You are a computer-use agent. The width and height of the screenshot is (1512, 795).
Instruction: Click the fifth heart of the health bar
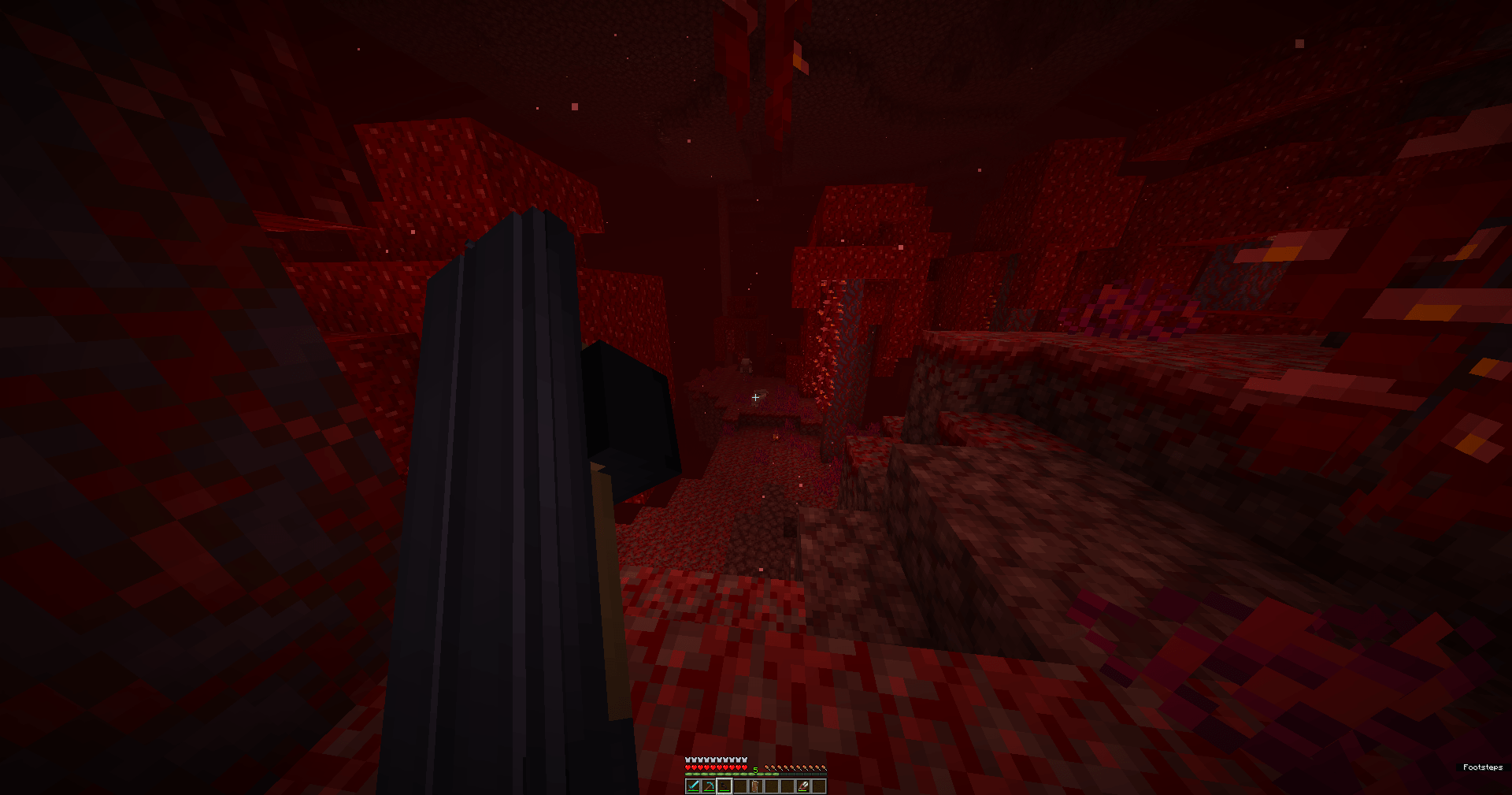(713, 767)
